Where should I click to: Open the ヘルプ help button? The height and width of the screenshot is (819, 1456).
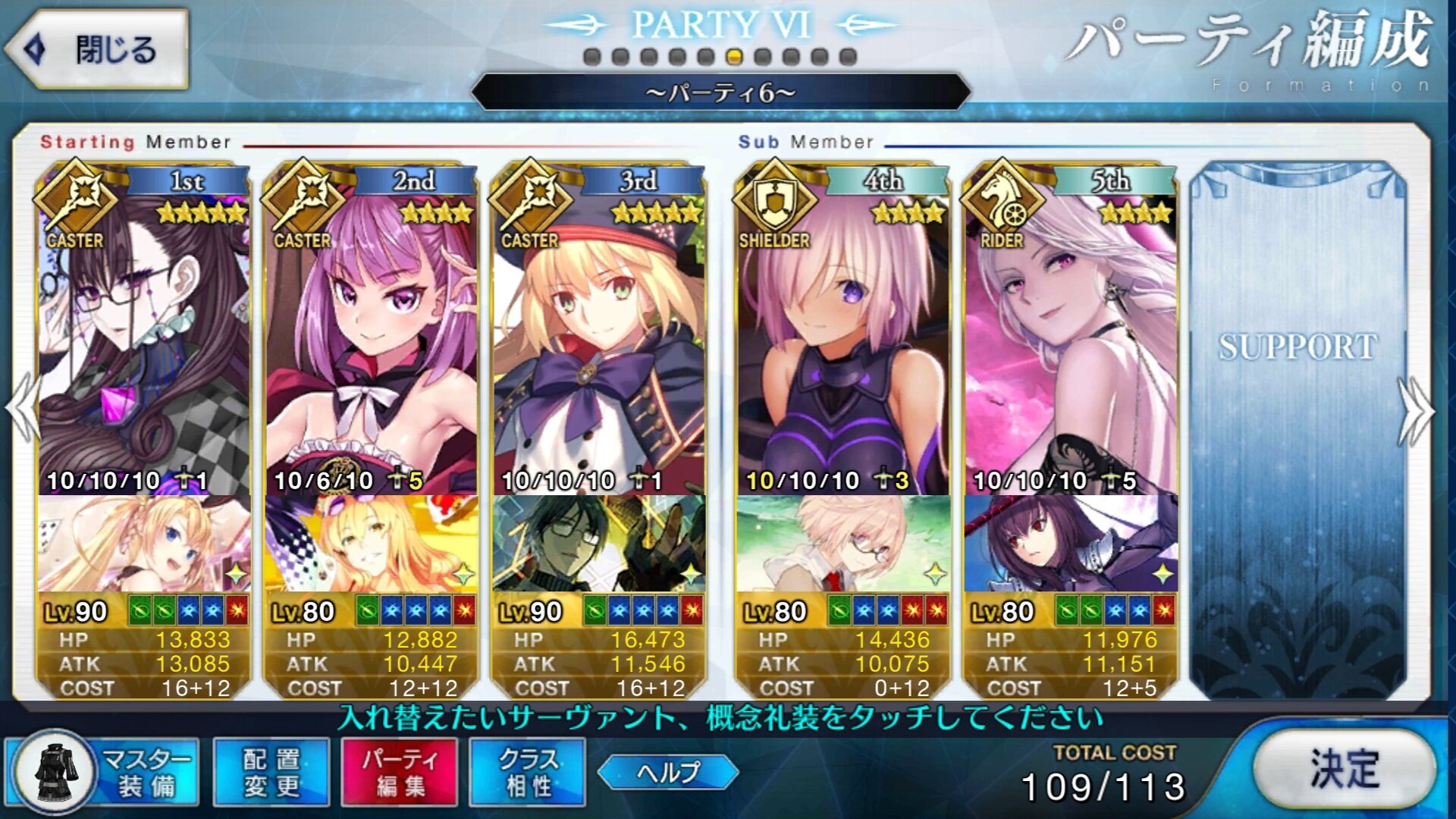668,772
